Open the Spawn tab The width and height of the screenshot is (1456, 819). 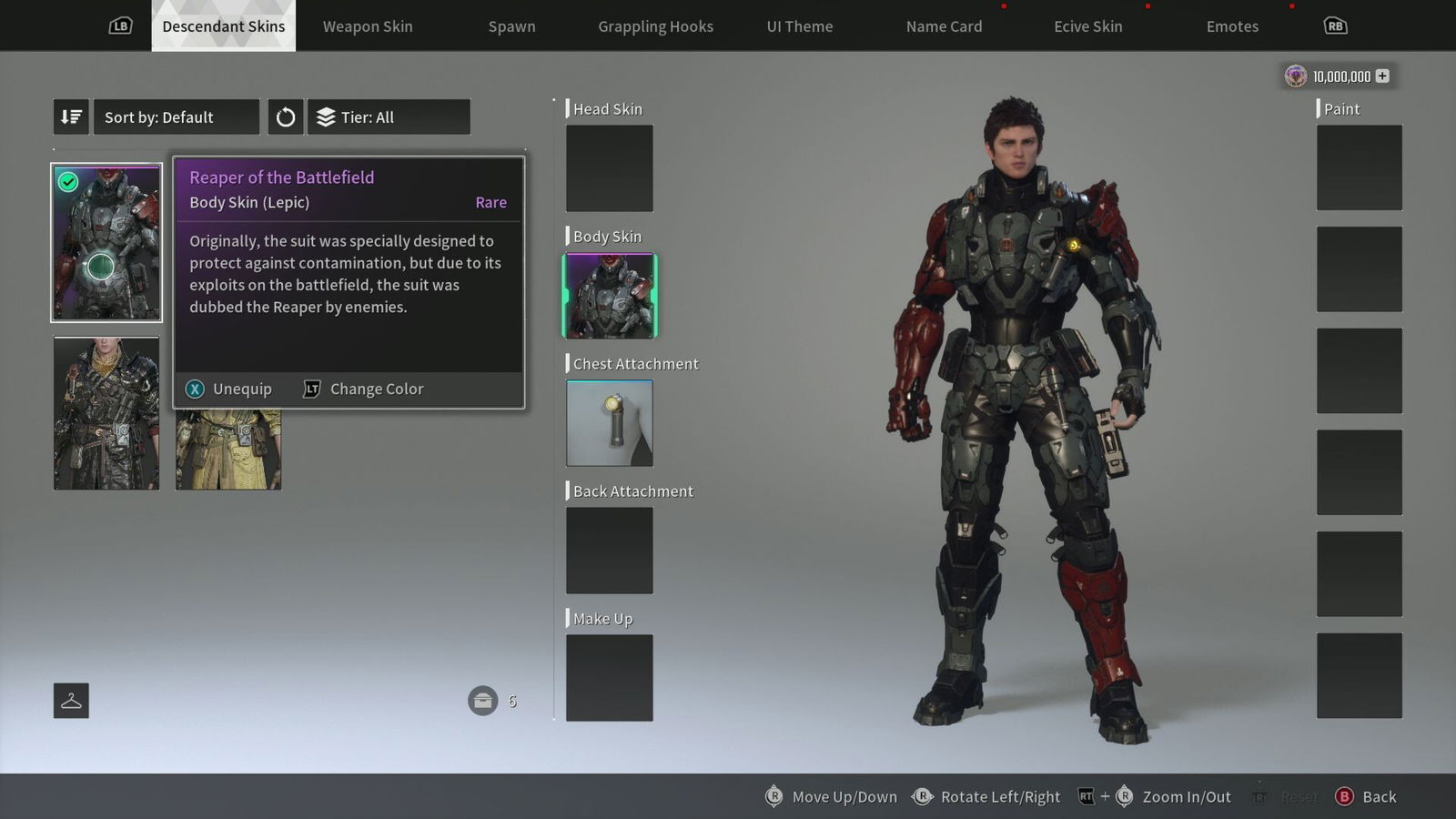511,26
